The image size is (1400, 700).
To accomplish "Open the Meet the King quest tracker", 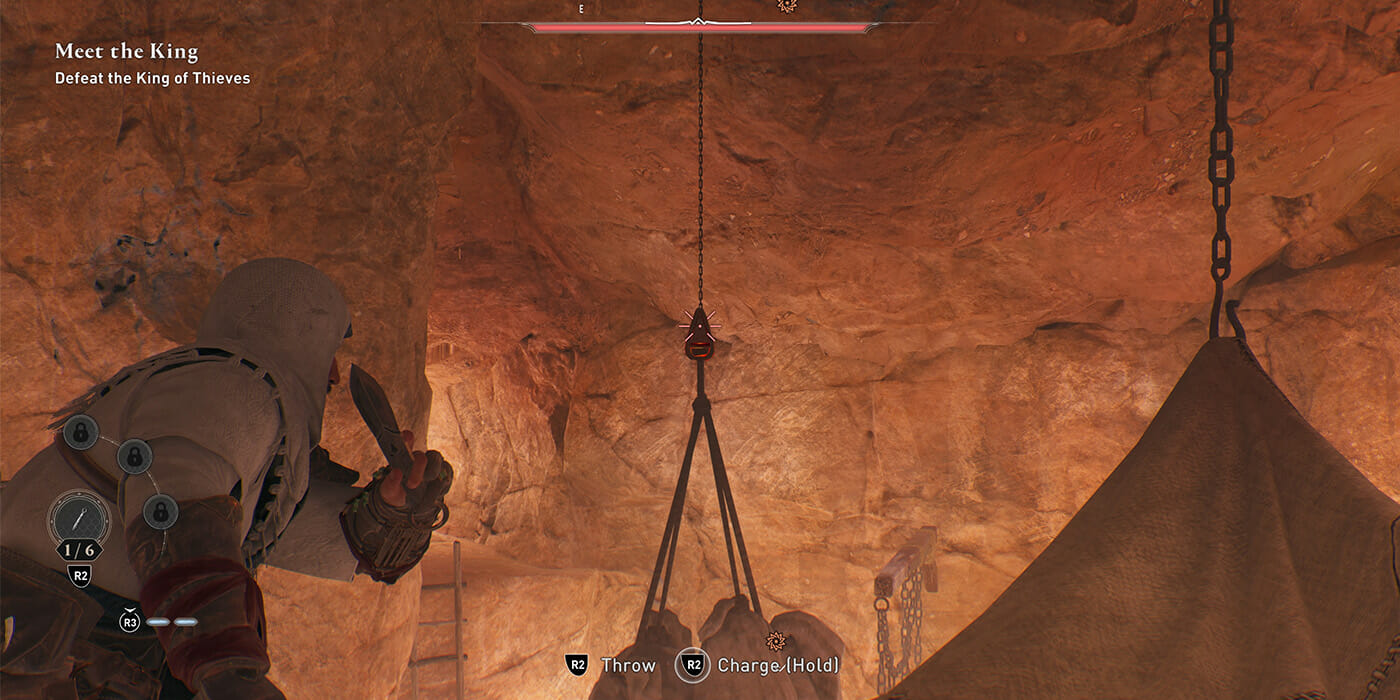I will point(126,52).
